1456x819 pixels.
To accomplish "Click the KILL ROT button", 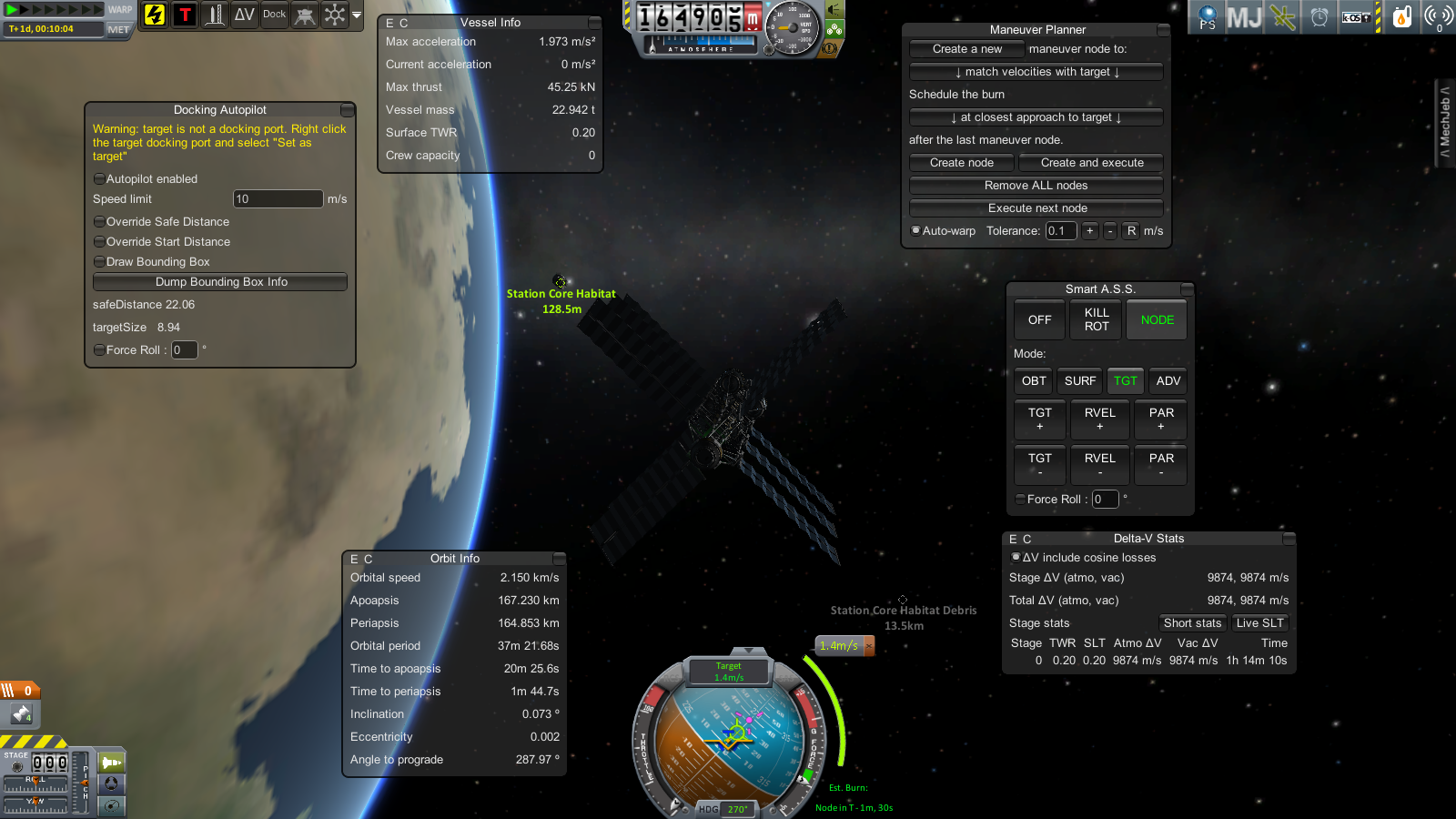I will [1096, 319].
